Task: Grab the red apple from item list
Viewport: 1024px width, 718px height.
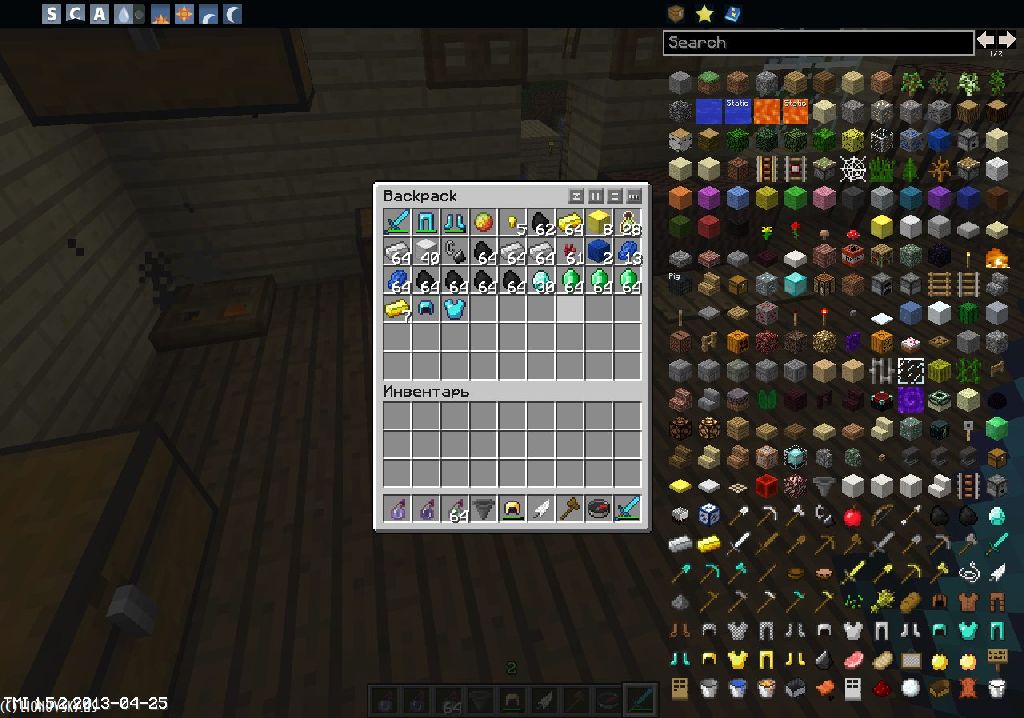Action: coord(853,517)
